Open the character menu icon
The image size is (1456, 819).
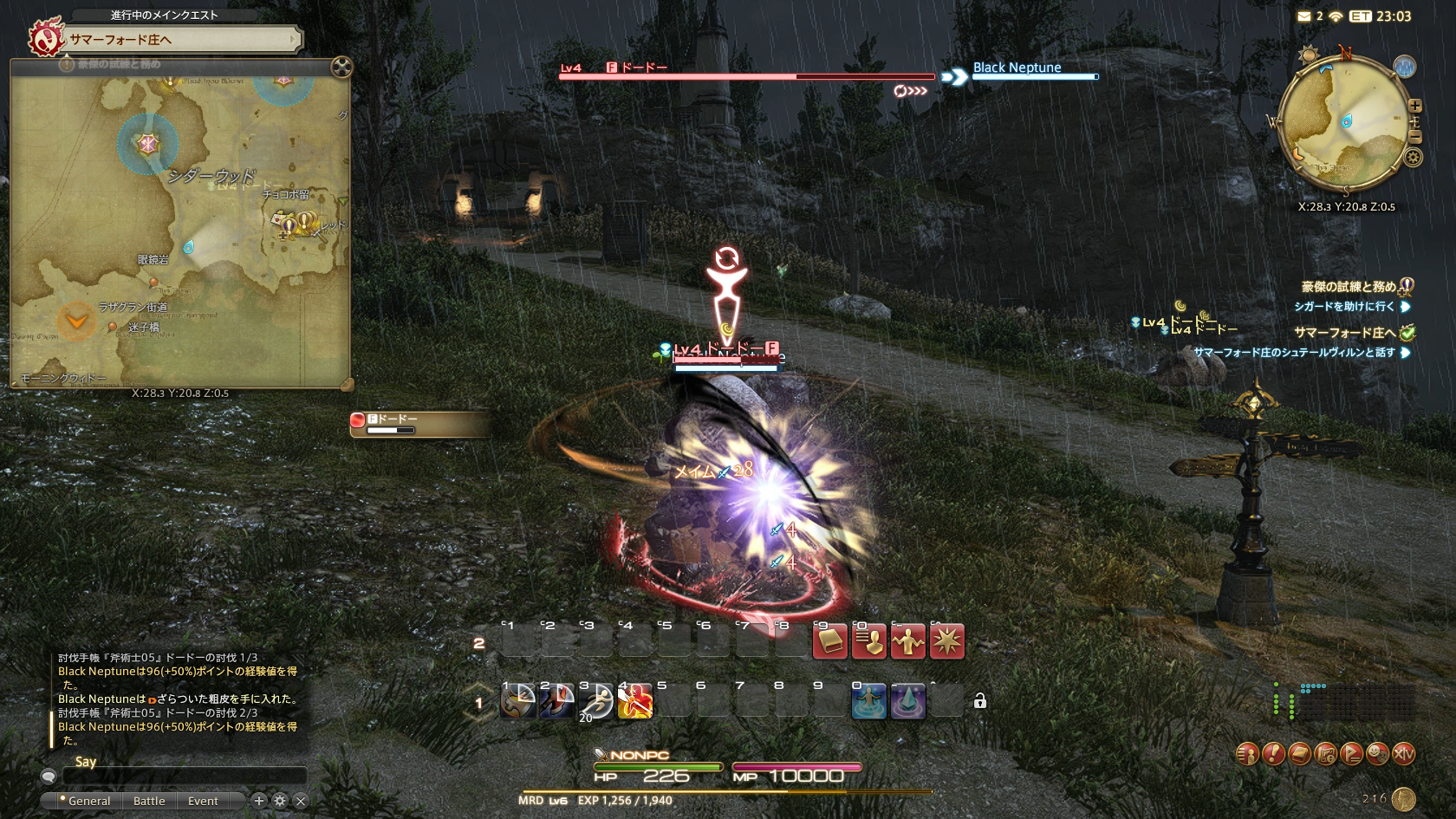pyautogui.click(x=1247, y=754)
